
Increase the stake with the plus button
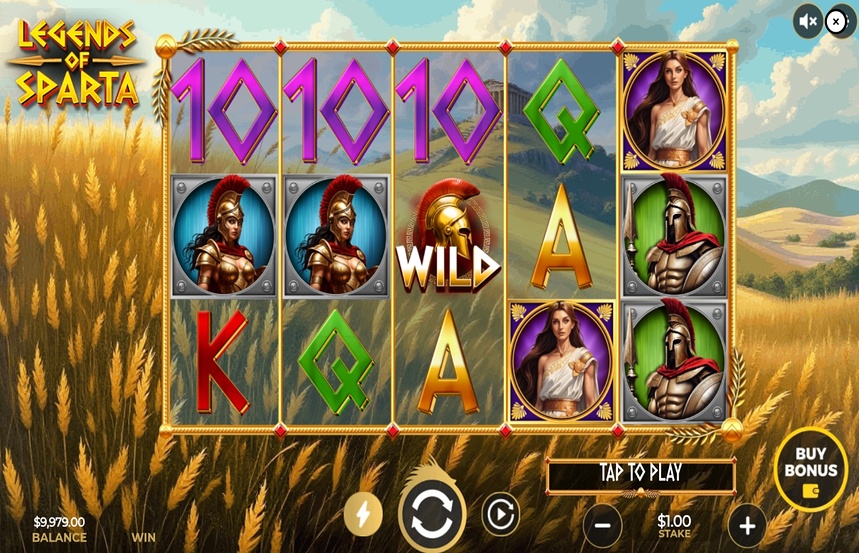747,525
